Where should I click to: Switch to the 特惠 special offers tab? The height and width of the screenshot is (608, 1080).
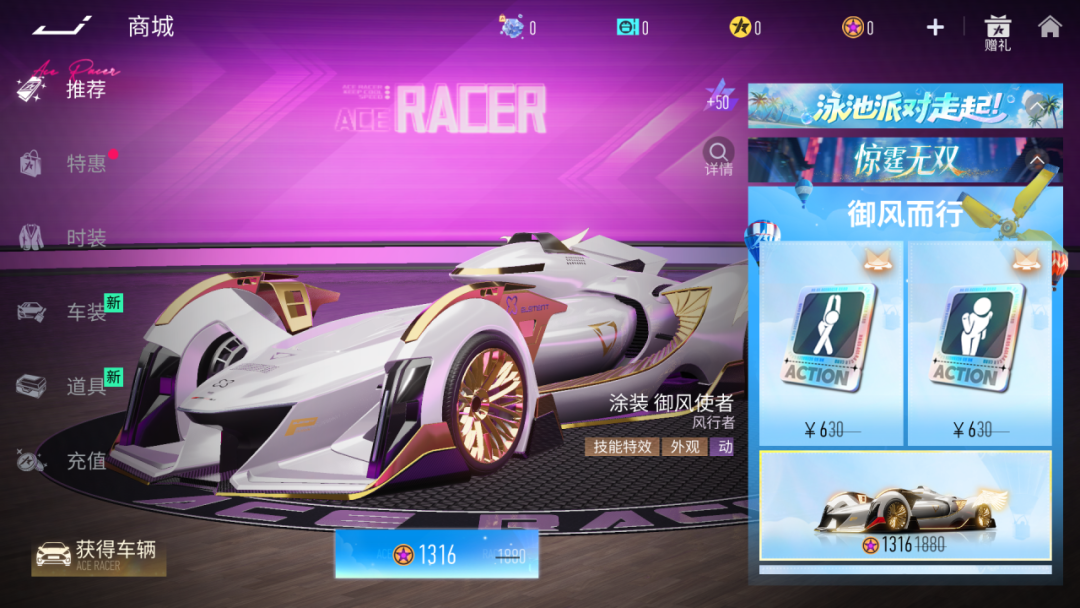tap(85, 163)
